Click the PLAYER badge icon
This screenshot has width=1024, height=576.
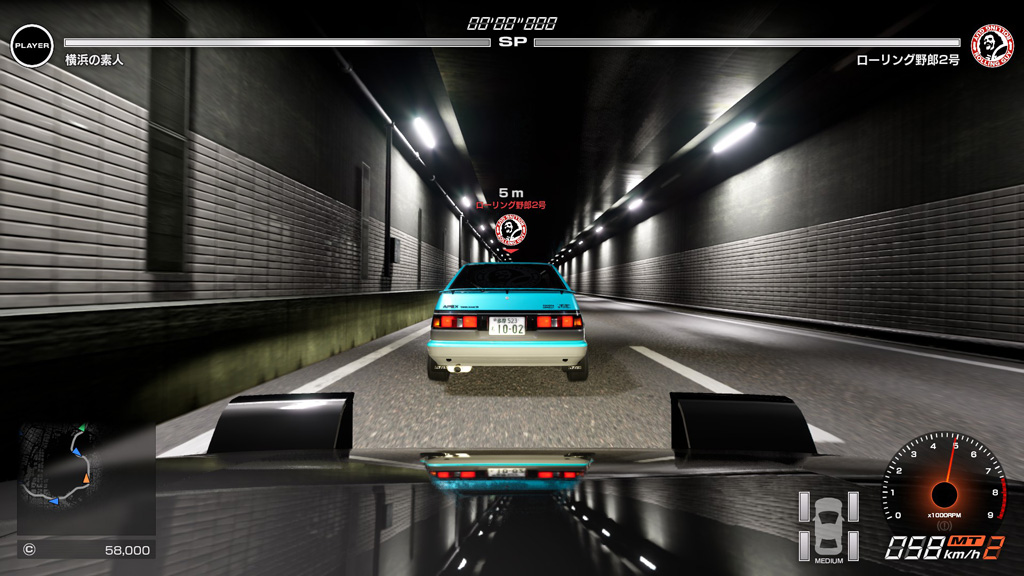32,46
